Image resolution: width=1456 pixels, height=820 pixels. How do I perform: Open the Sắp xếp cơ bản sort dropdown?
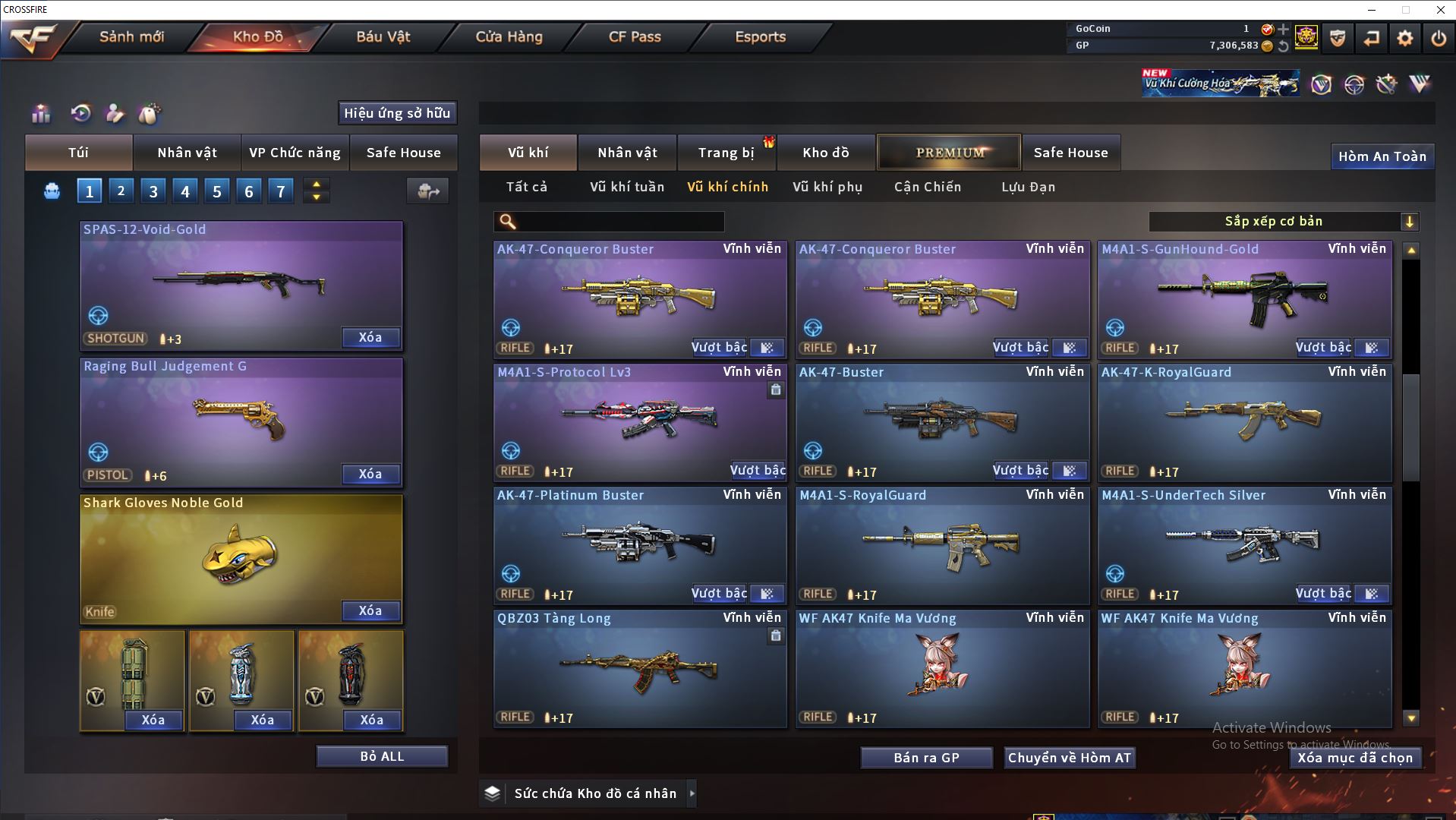tap(1283, 222)
